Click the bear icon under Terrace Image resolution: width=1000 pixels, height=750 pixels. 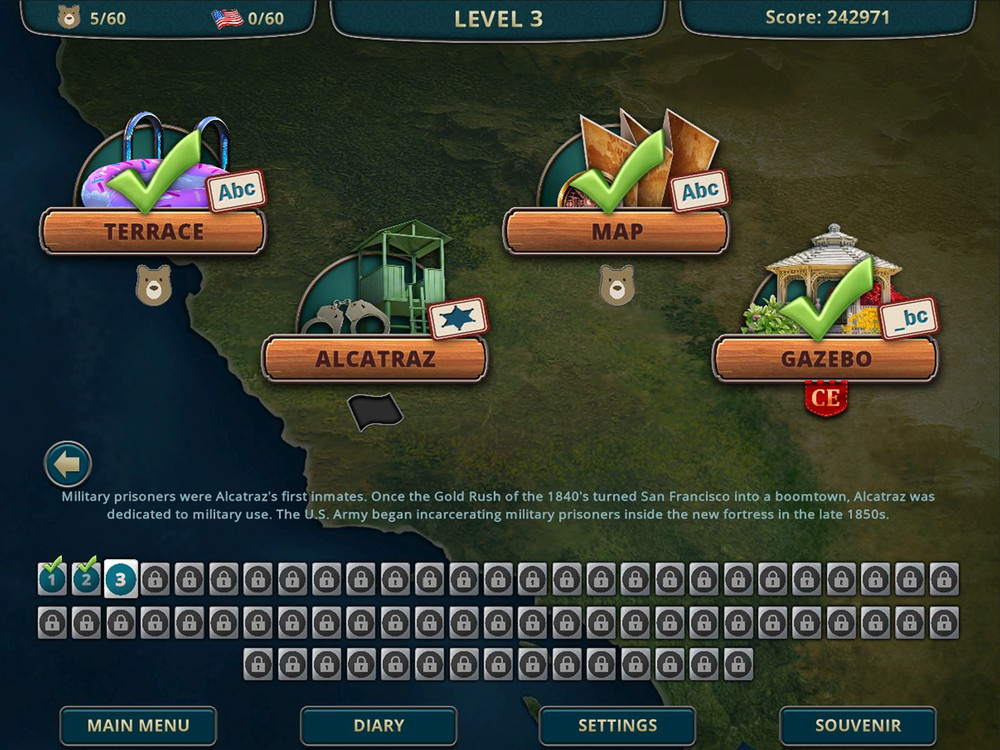[154, 285]
